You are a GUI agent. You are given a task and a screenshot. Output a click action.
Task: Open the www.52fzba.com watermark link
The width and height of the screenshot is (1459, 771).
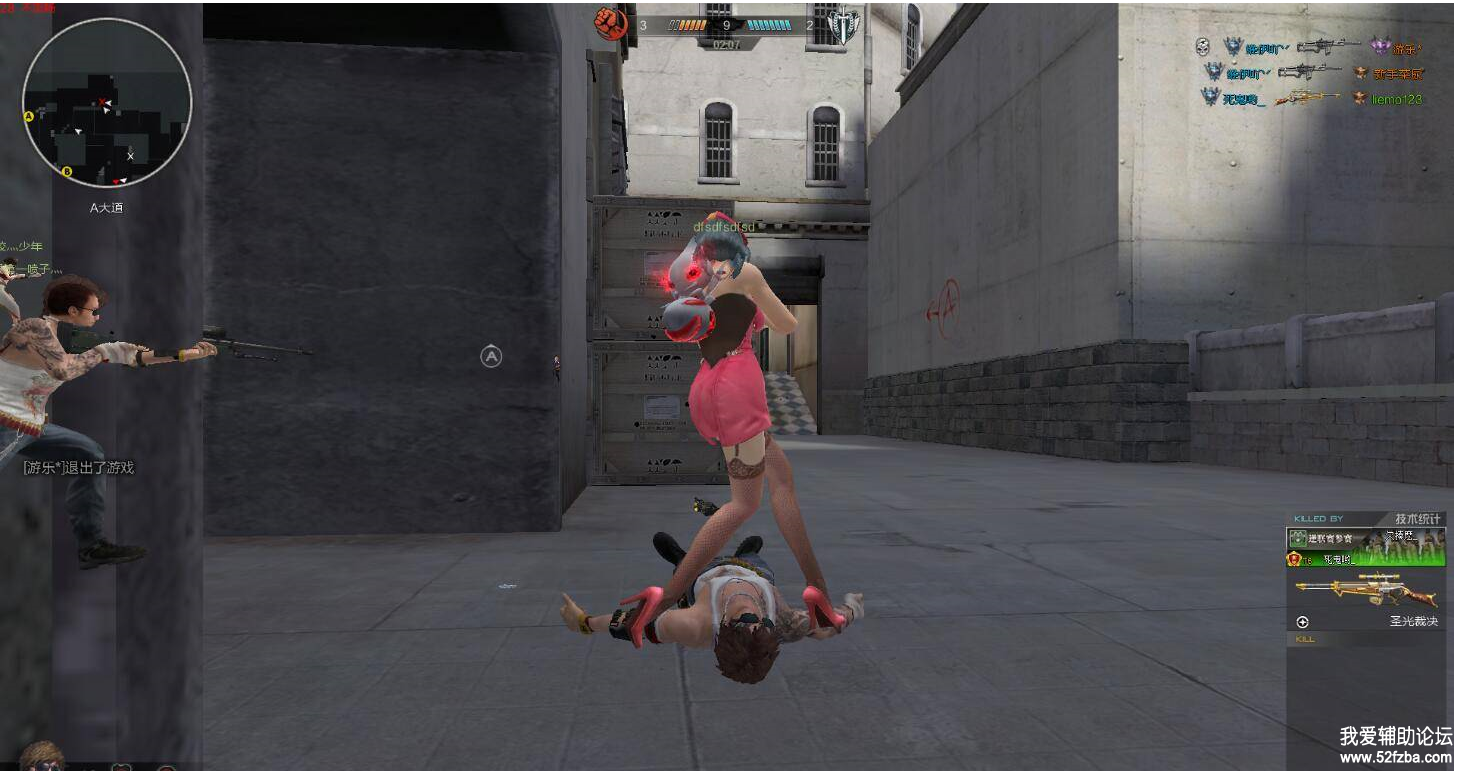click(1394, 757)
